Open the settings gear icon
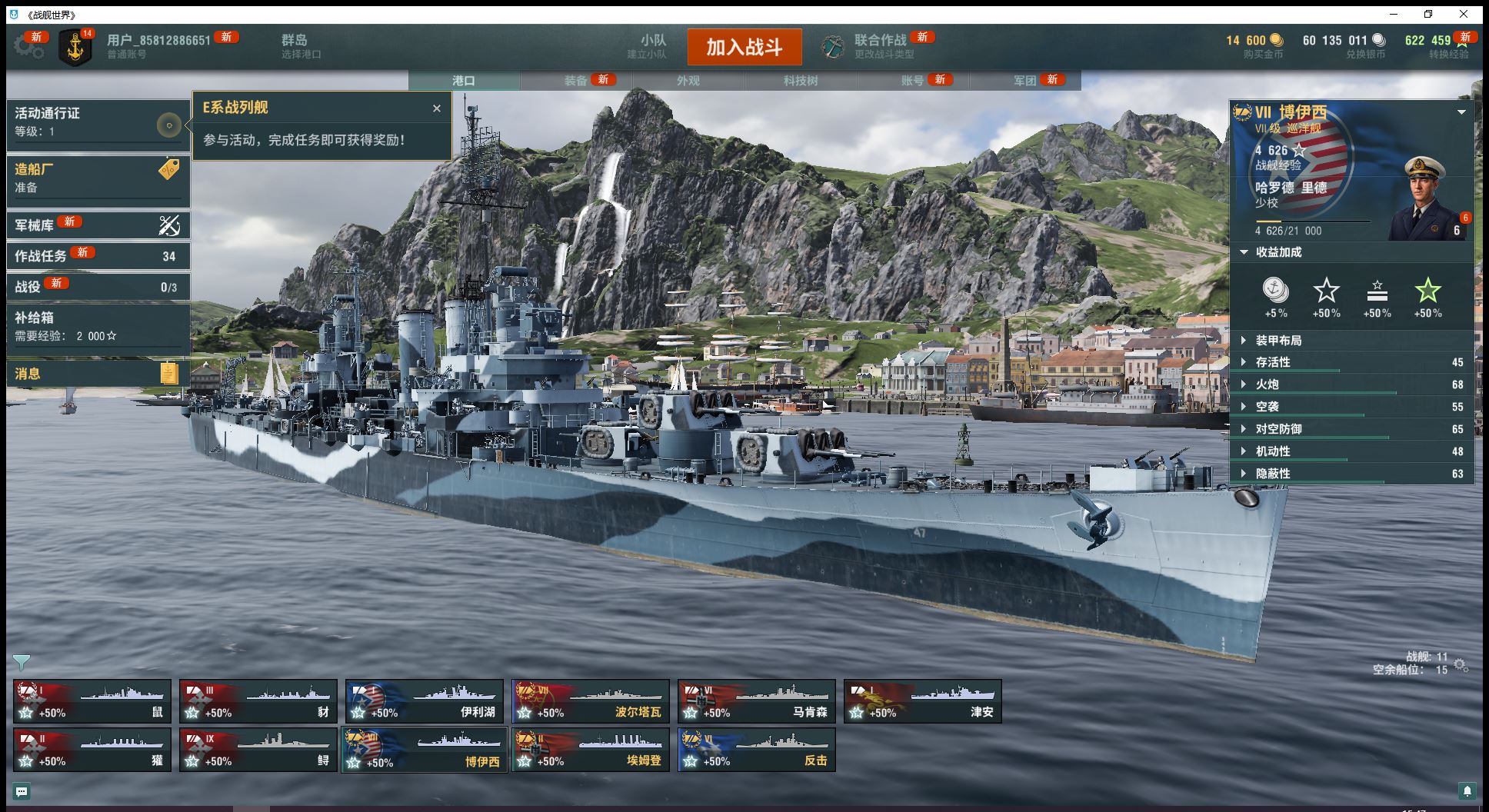The image size is (1489, 812). [28, 47]
